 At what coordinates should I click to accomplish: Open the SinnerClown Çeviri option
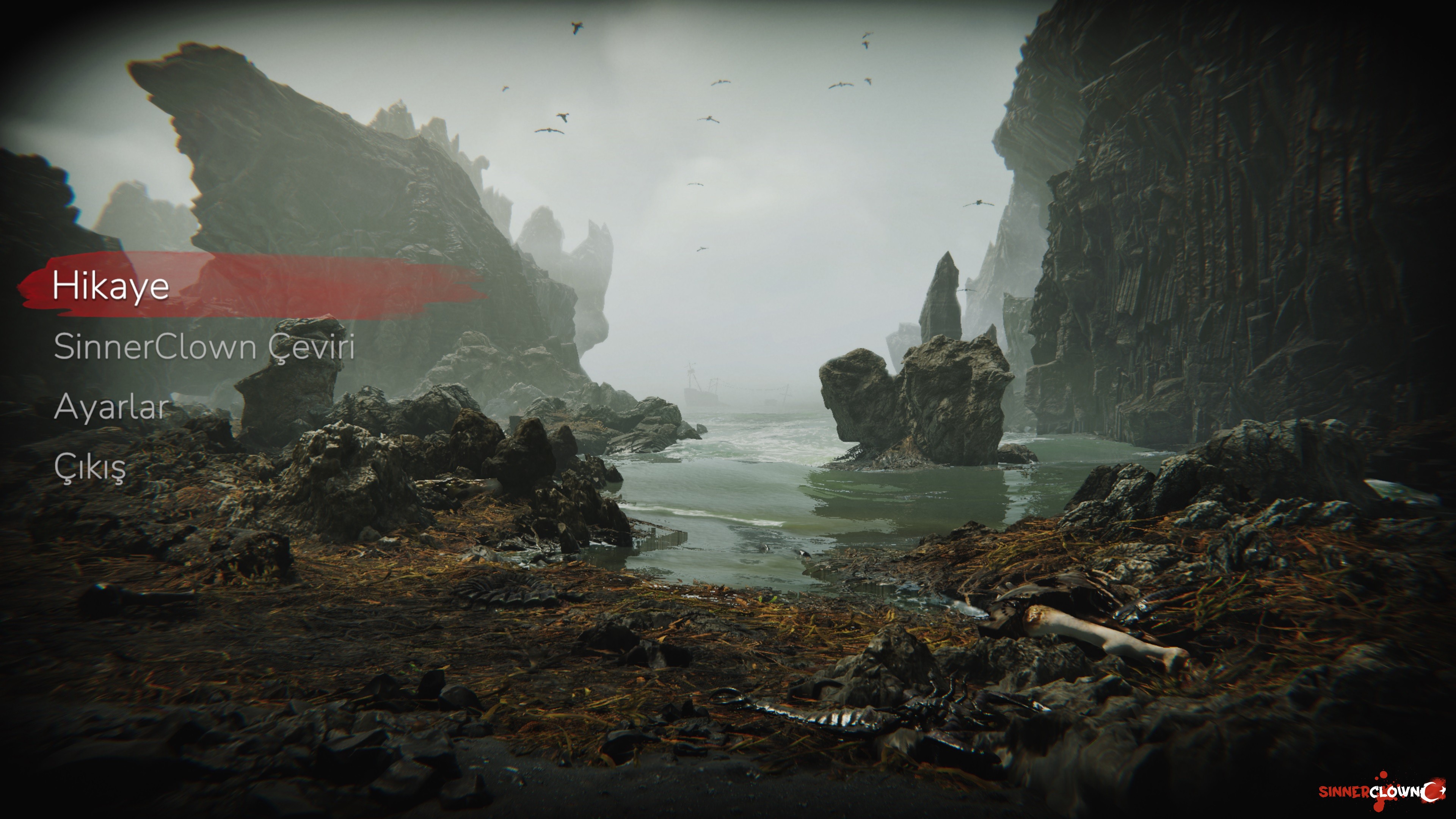(x=204, y=347)
